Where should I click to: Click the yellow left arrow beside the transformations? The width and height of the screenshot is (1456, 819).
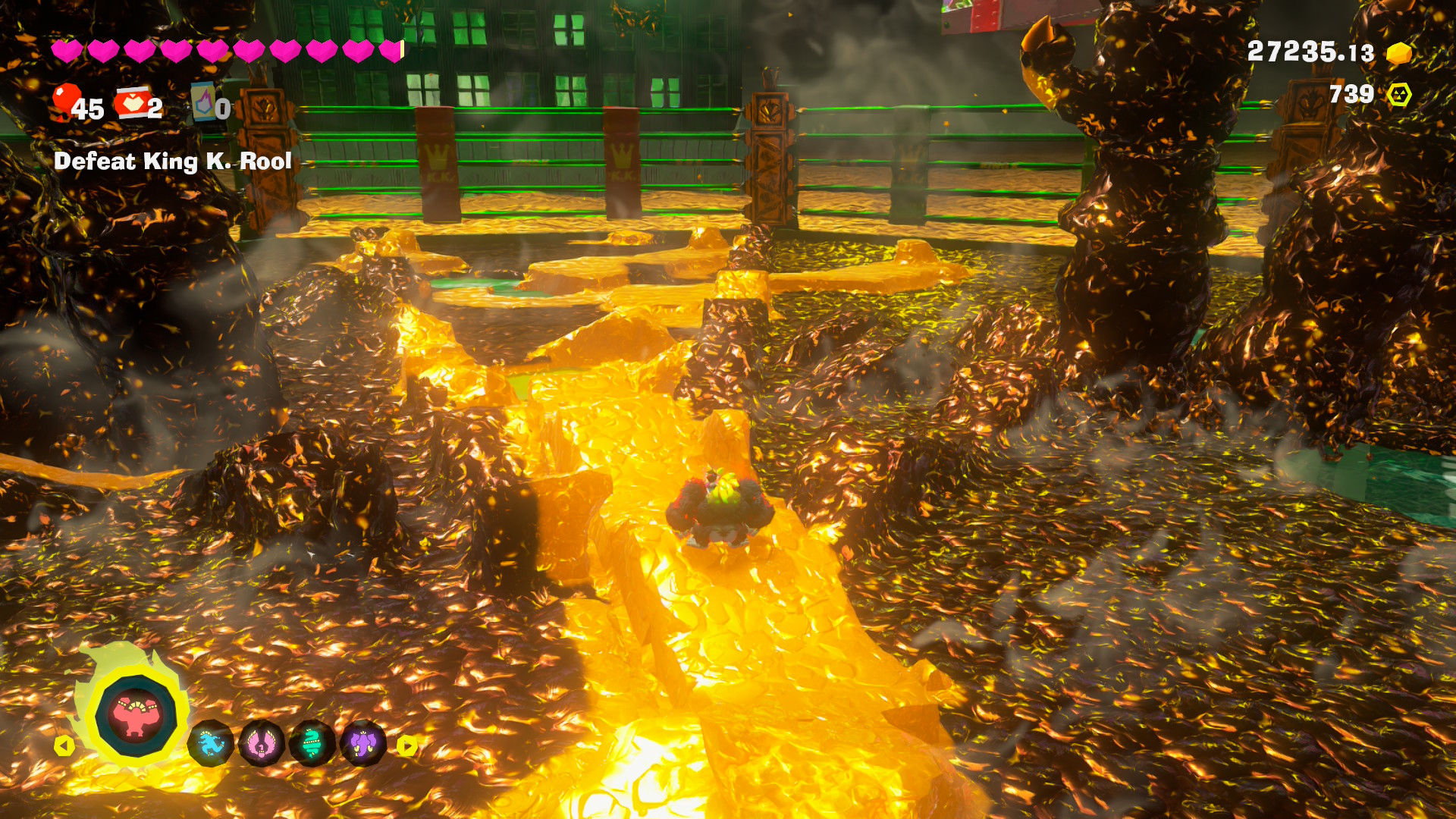tap(64, 746)
